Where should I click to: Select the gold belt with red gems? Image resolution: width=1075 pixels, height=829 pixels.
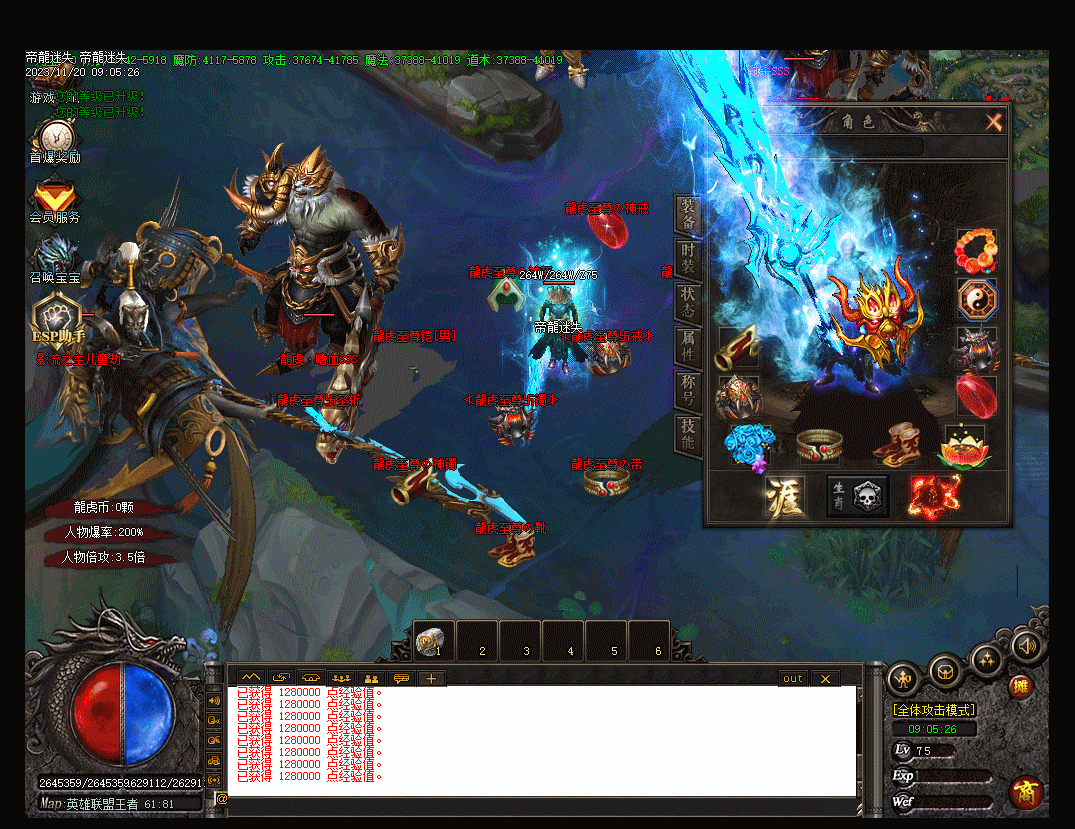click(820, 444)
